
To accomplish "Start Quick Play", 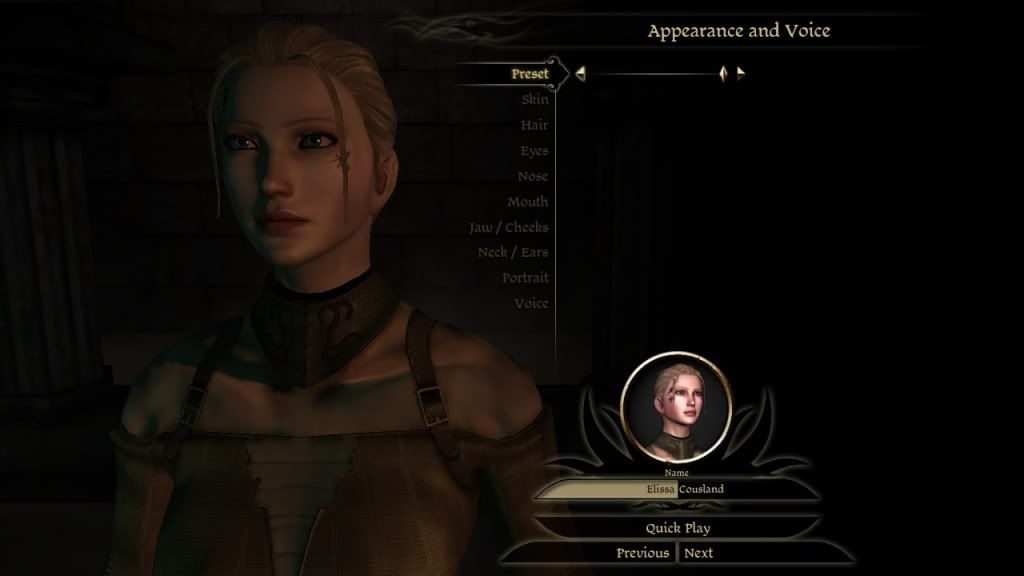I will click(677, 527).
